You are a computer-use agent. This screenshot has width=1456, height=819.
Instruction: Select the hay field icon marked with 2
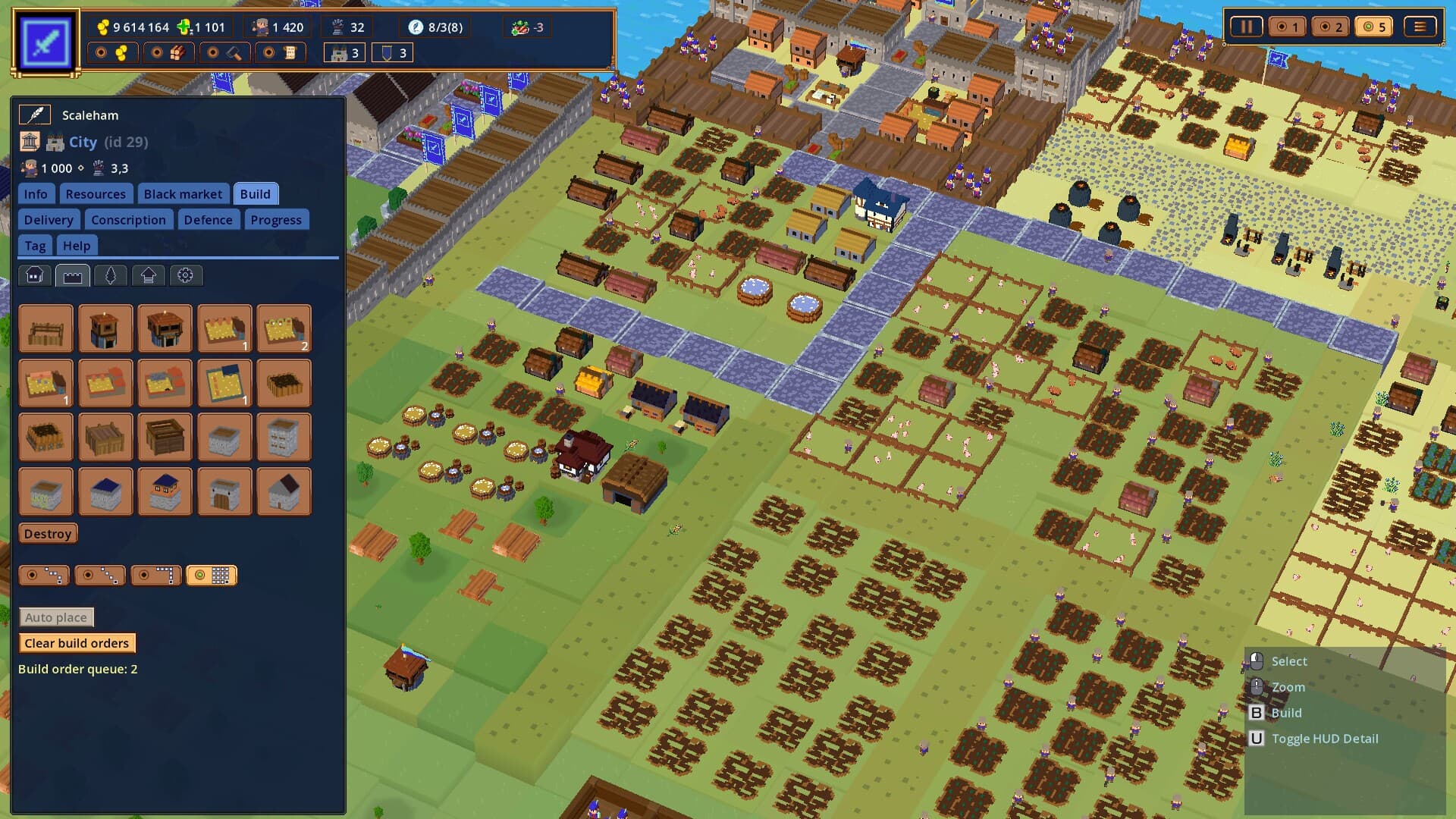[284, 328]
